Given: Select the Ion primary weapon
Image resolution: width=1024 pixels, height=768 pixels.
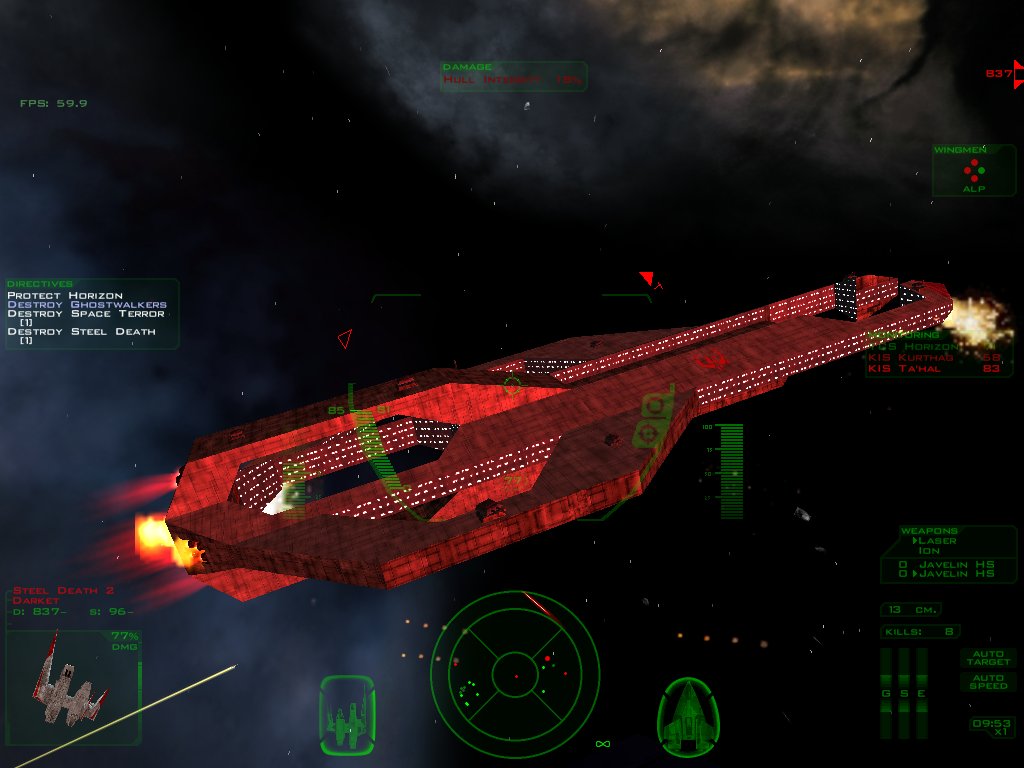Looking at the screenshot, I should [929, 550].
